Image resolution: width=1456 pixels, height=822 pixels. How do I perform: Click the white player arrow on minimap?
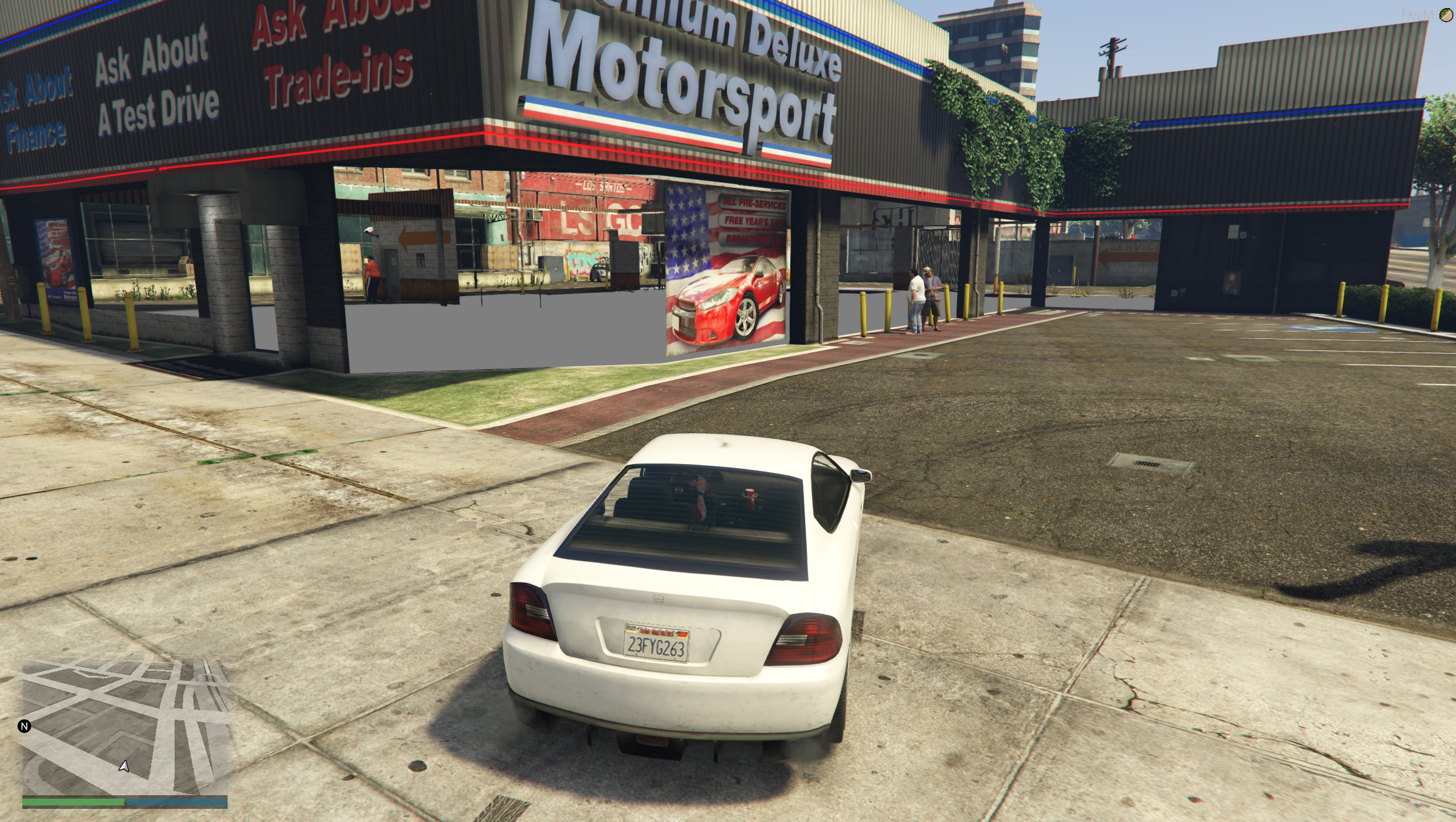124,766
